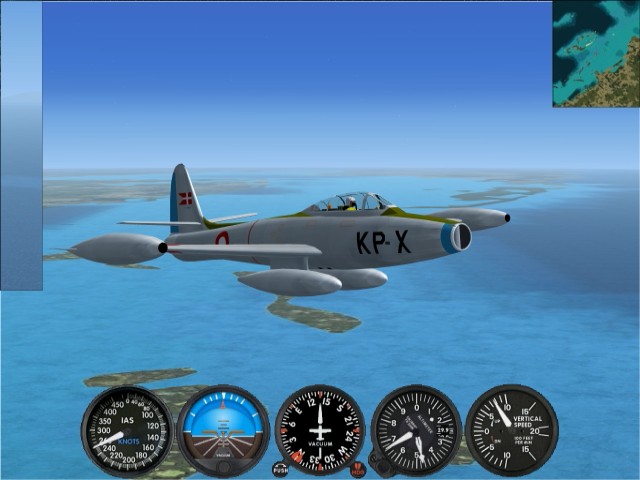
Task: Adjust the red HDG heading bug knob
Action: tap(358, 469)
